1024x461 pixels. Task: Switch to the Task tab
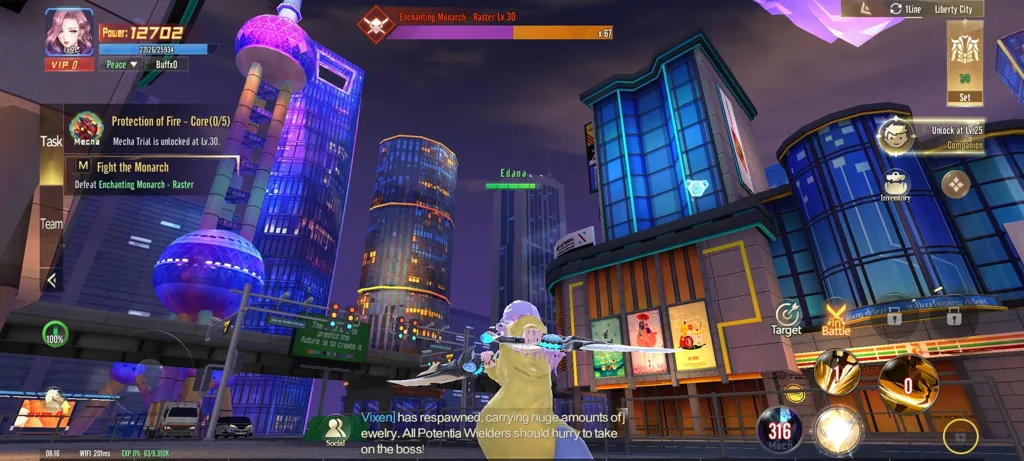pyautogui.click(x=51, y=142)
